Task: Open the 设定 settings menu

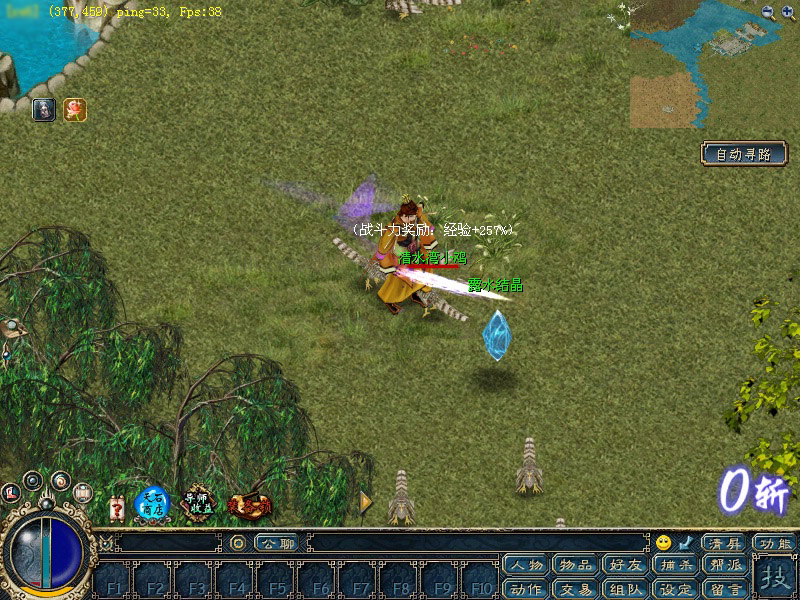Action: [x=677, y=589]
